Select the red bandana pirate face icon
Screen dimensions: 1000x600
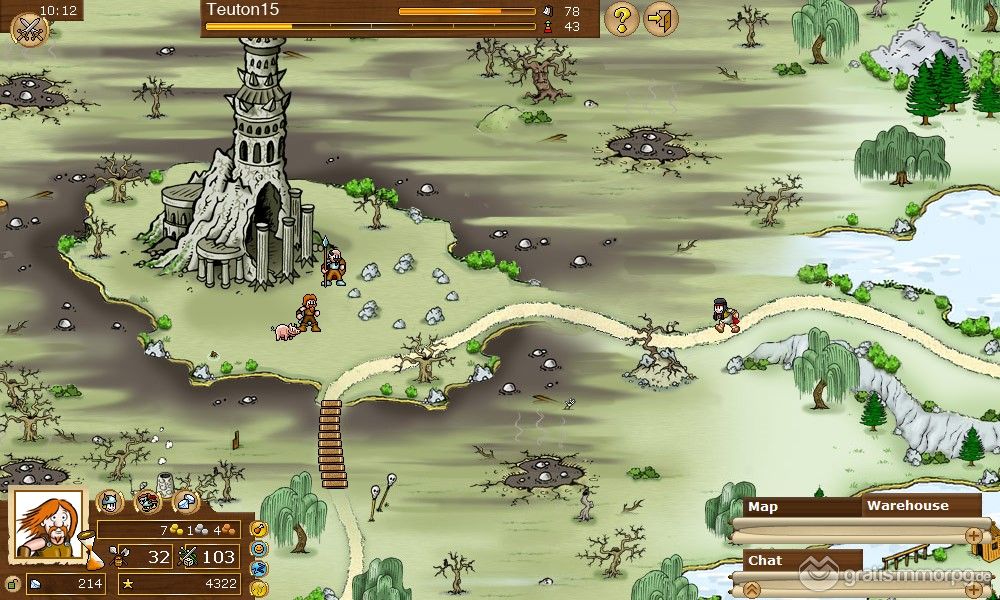(148, 502)
